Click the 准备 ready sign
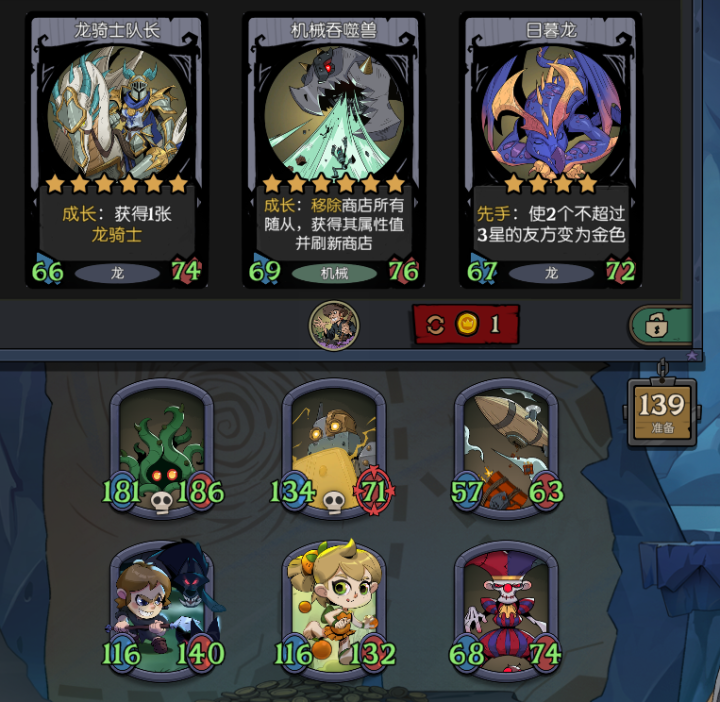Image resolution: width=720 pixels, height=702 pixels. point(662,412)
